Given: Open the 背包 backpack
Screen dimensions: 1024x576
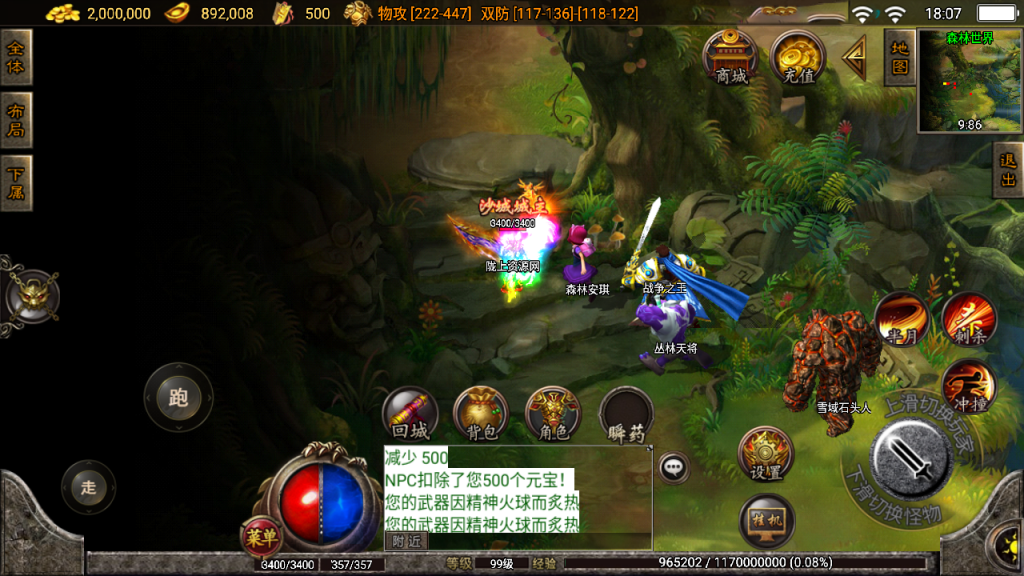Looking at the screenshot, I should point(481,414).
